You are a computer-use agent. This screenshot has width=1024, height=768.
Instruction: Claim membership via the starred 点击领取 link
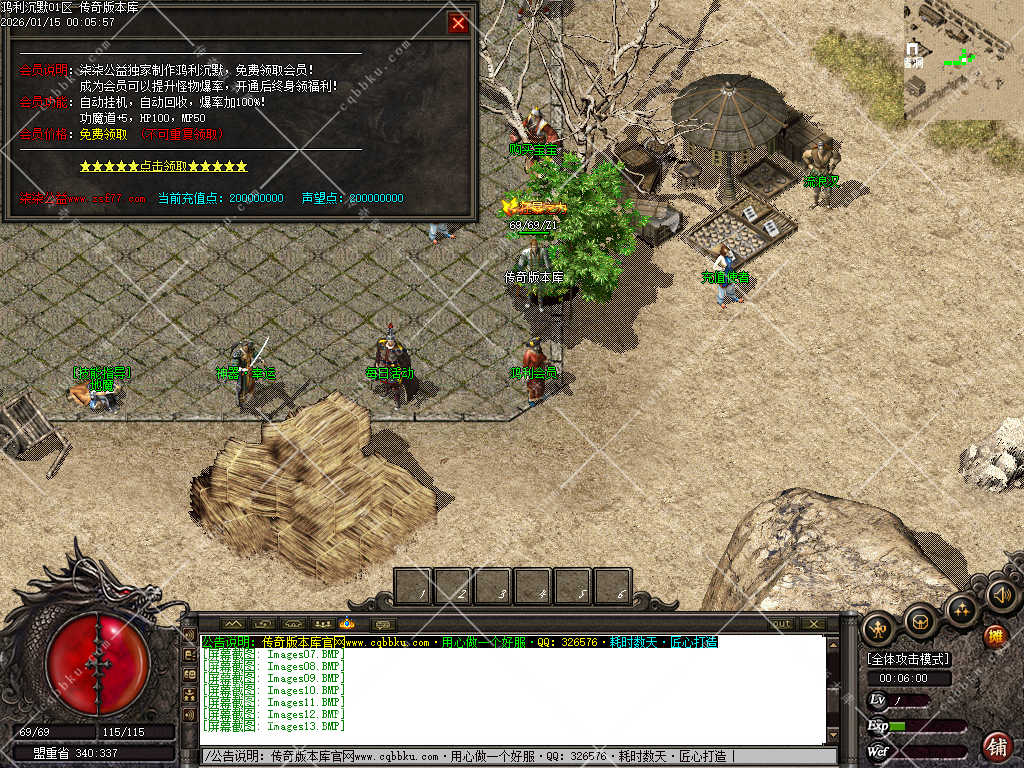[x=163, y=166]
